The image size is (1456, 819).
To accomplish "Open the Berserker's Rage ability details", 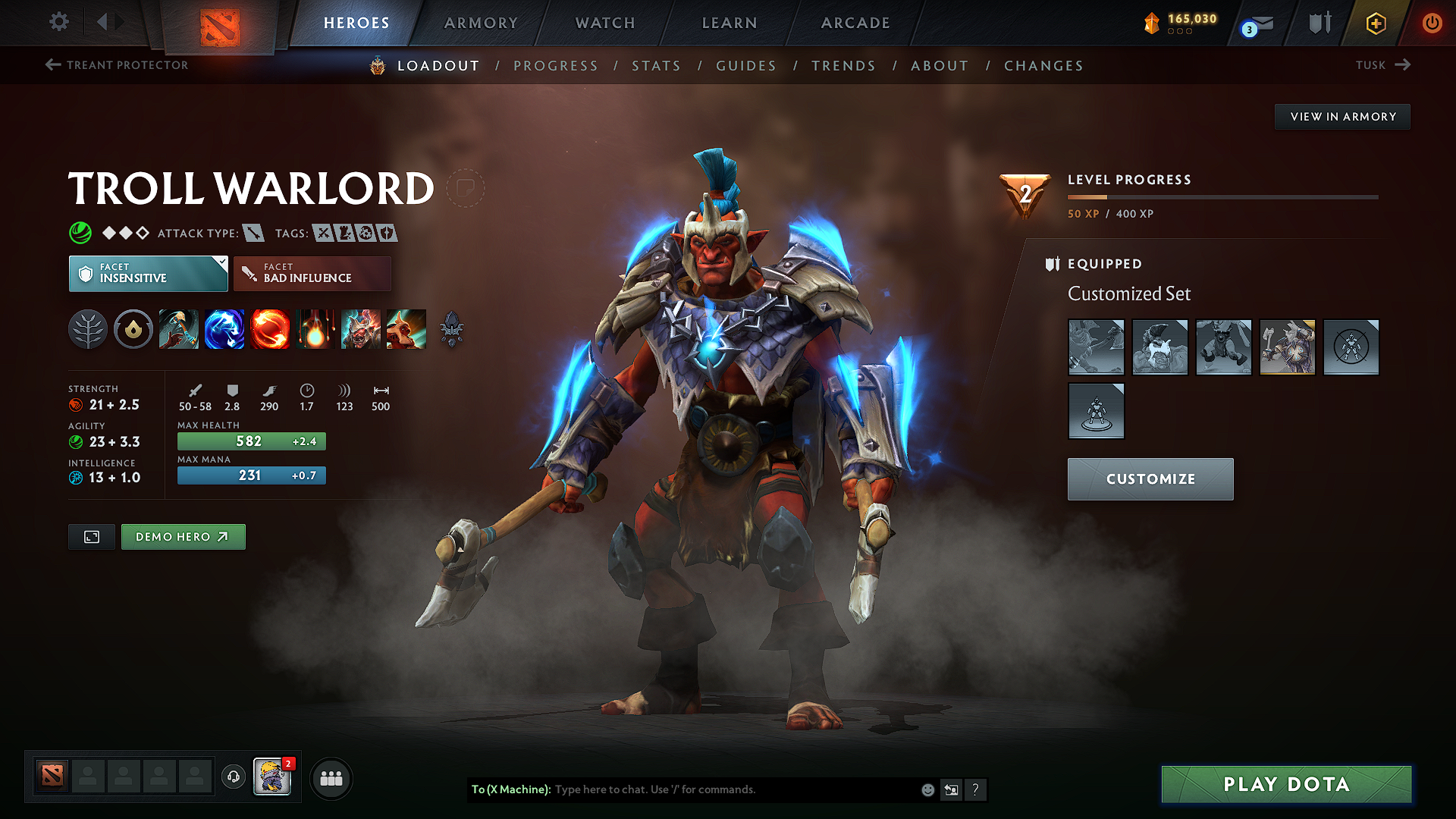I will coord(179,329).
